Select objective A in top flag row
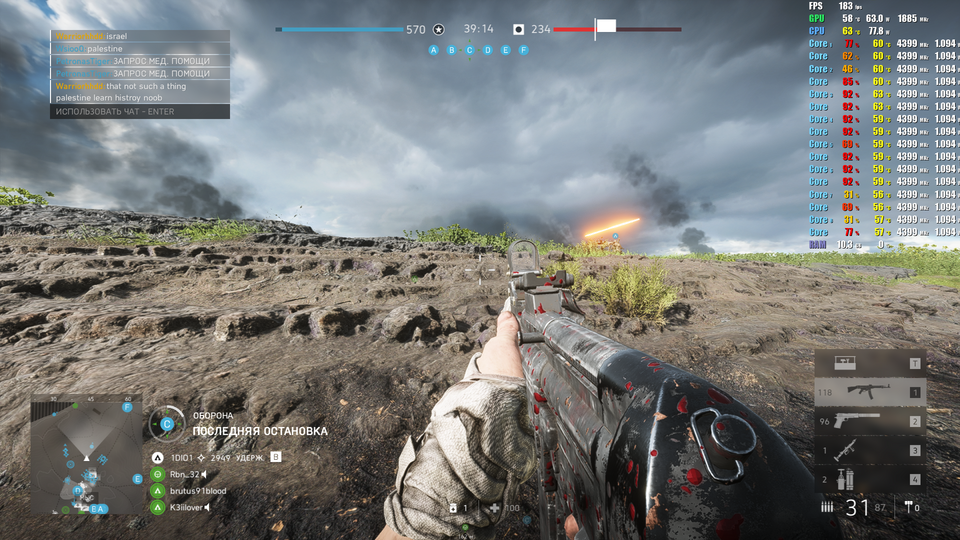The width and height of the screenshot is (960, 540). coord(433,49)
